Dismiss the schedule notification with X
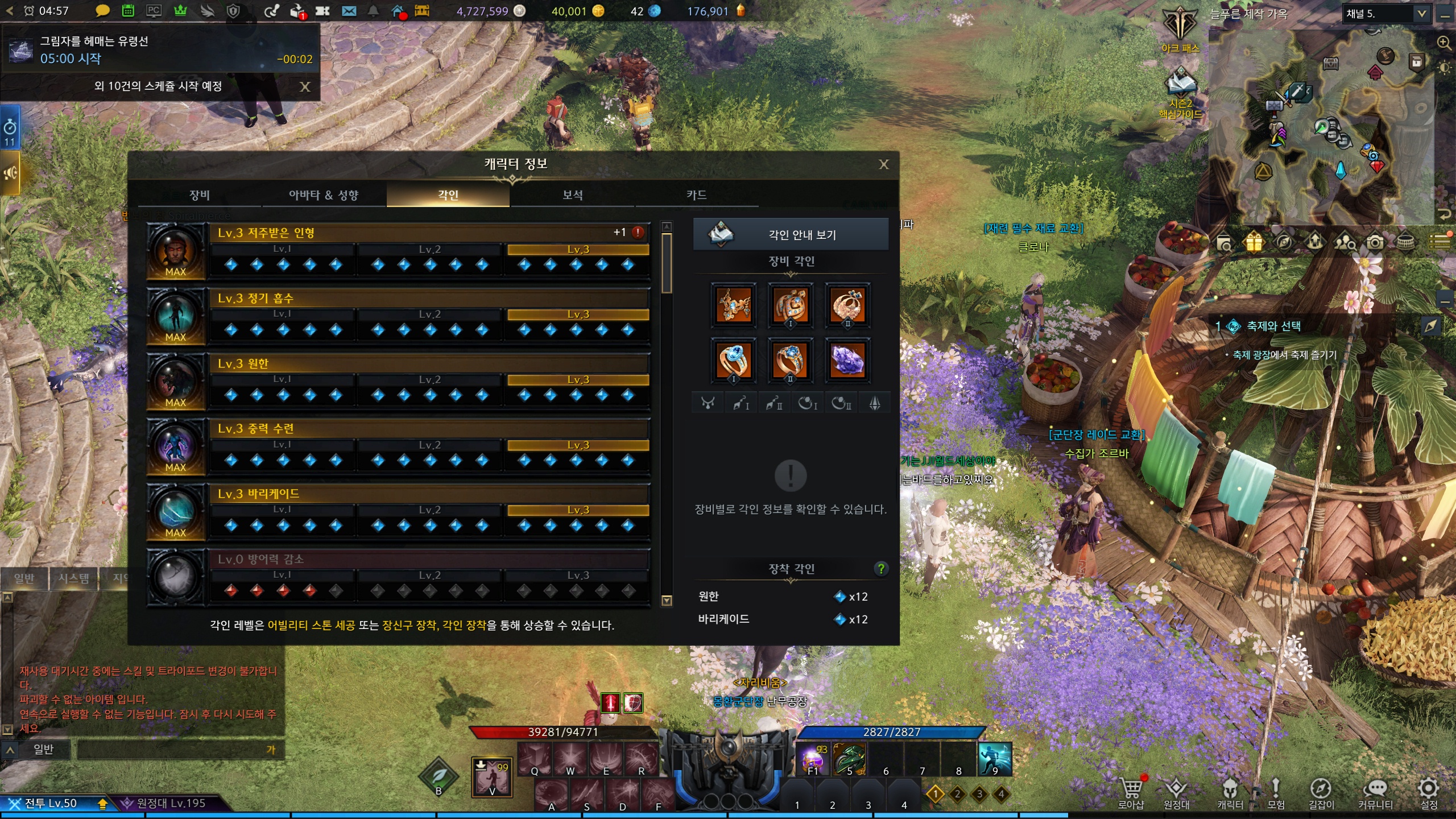The image size is (1456, 819). (305, 86)
